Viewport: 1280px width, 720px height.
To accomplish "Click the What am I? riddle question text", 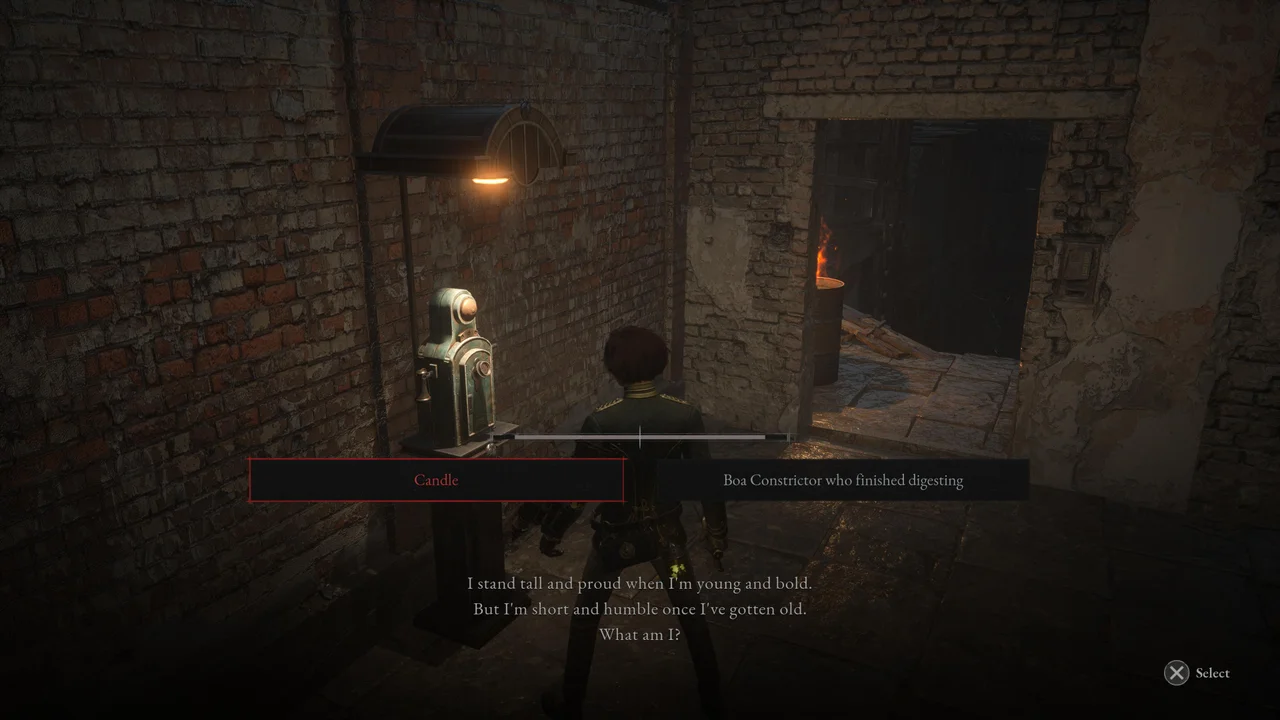I will (x=639, y=634).
